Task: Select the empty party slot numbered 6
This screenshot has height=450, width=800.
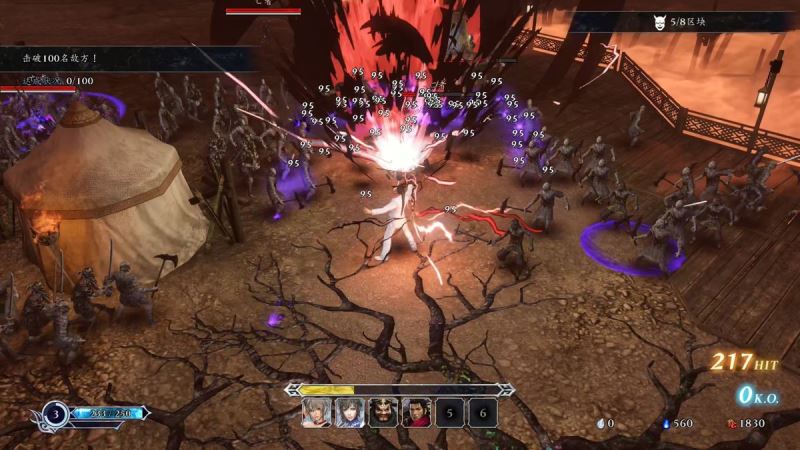Action: pos(482,412)
